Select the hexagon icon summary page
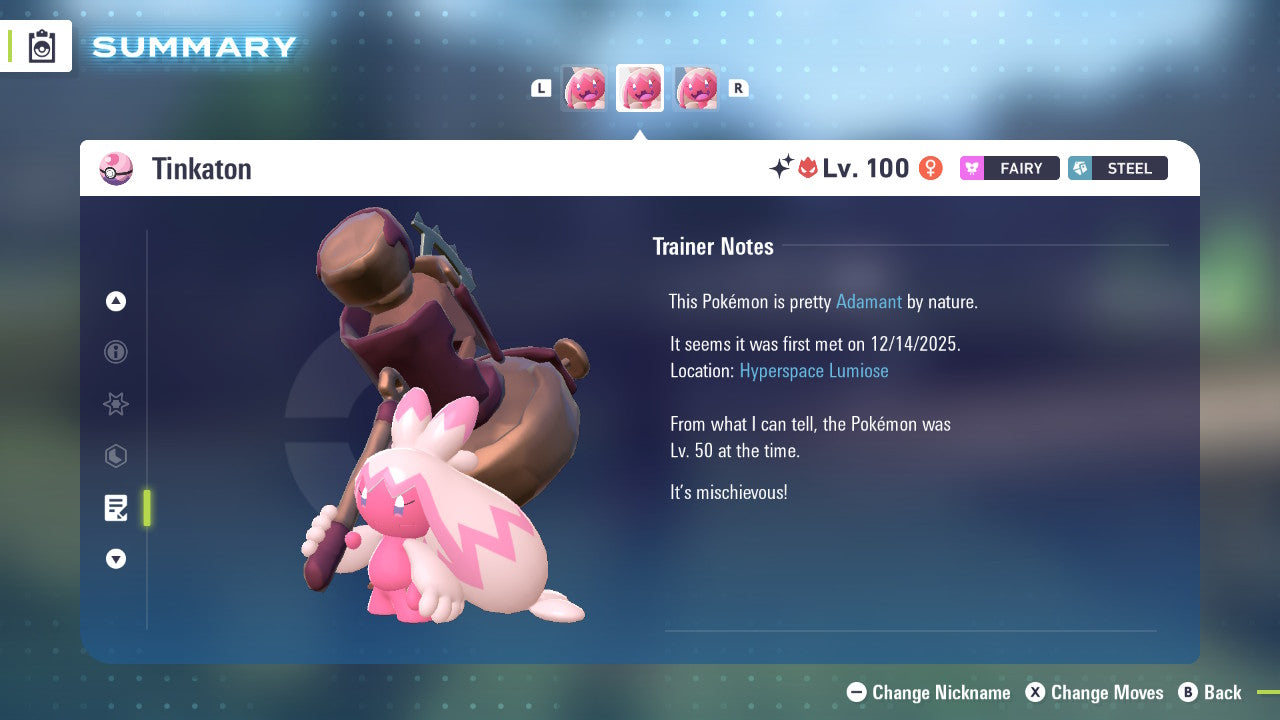Image resolution: width=1280 pixels, height=720 pixels. (116, 456)
